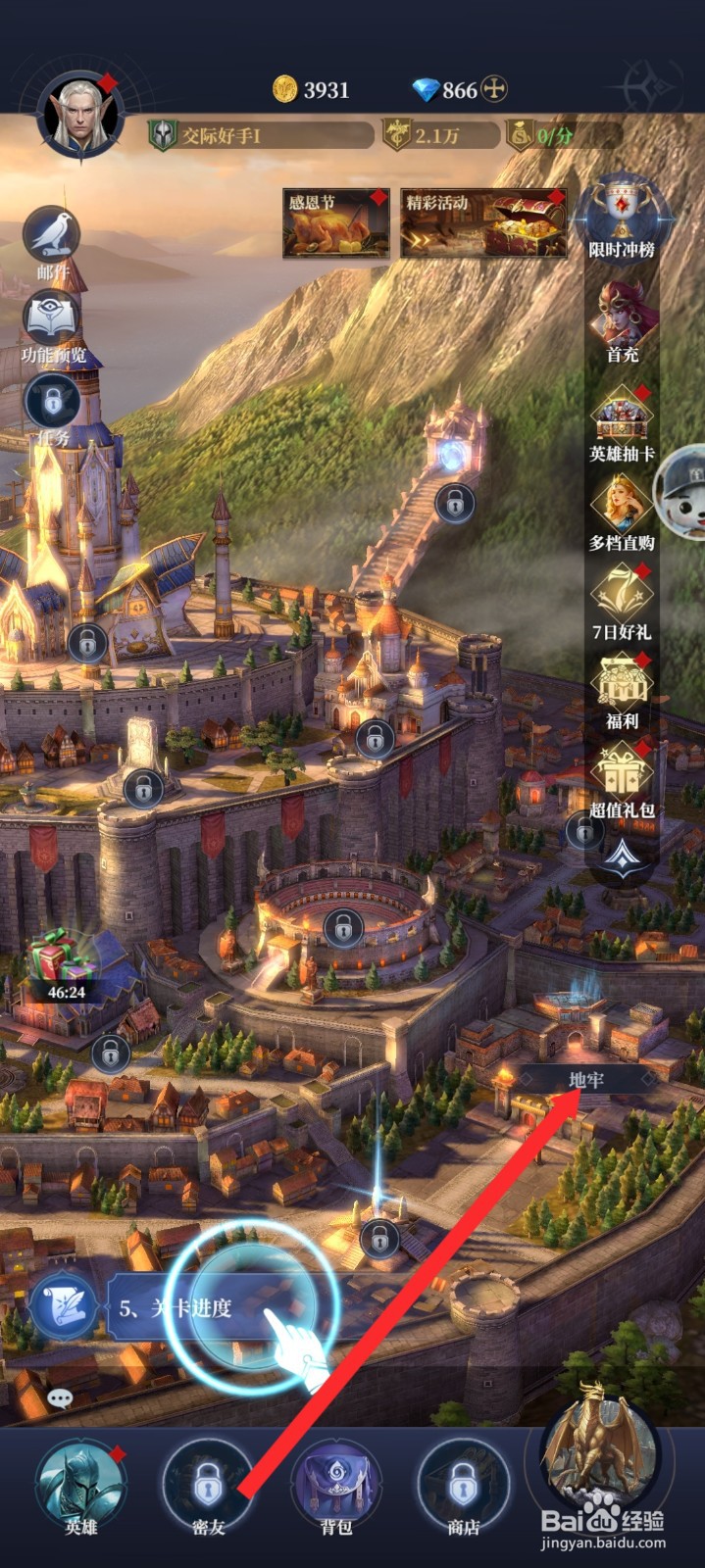The image size is (705, 1568).
Task: Open the 福利 welfare menu
Action: click(622, 689)
